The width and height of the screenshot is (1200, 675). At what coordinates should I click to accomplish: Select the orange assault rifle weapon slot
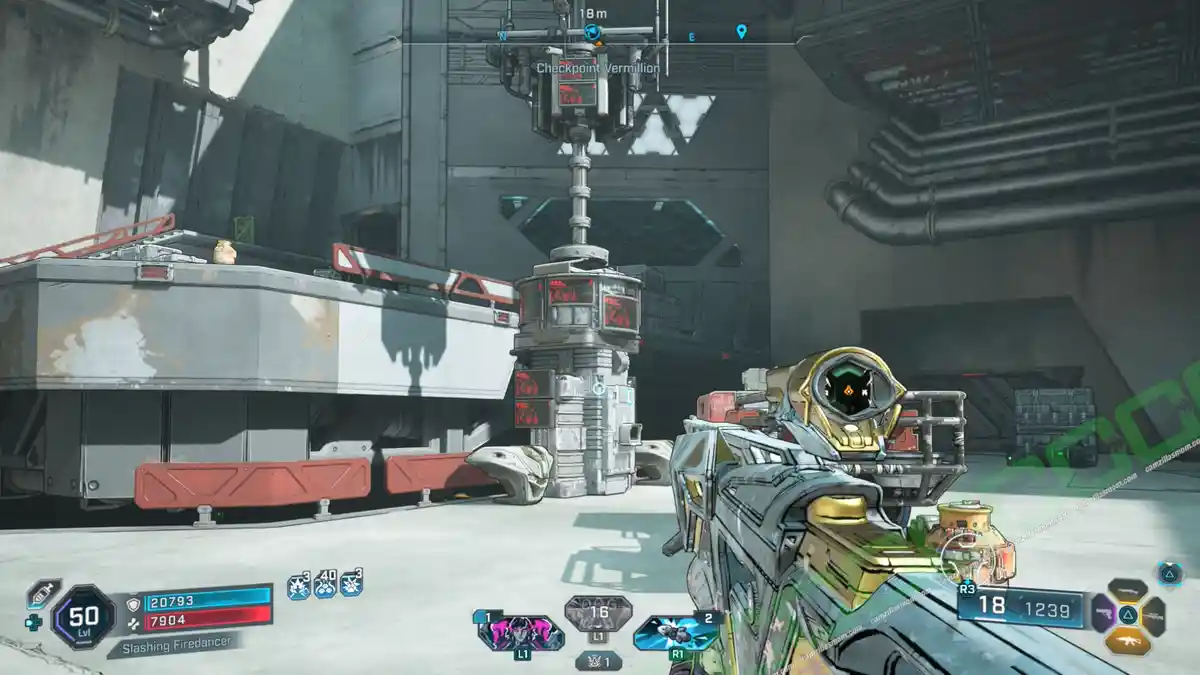[x=1128, y=640]
